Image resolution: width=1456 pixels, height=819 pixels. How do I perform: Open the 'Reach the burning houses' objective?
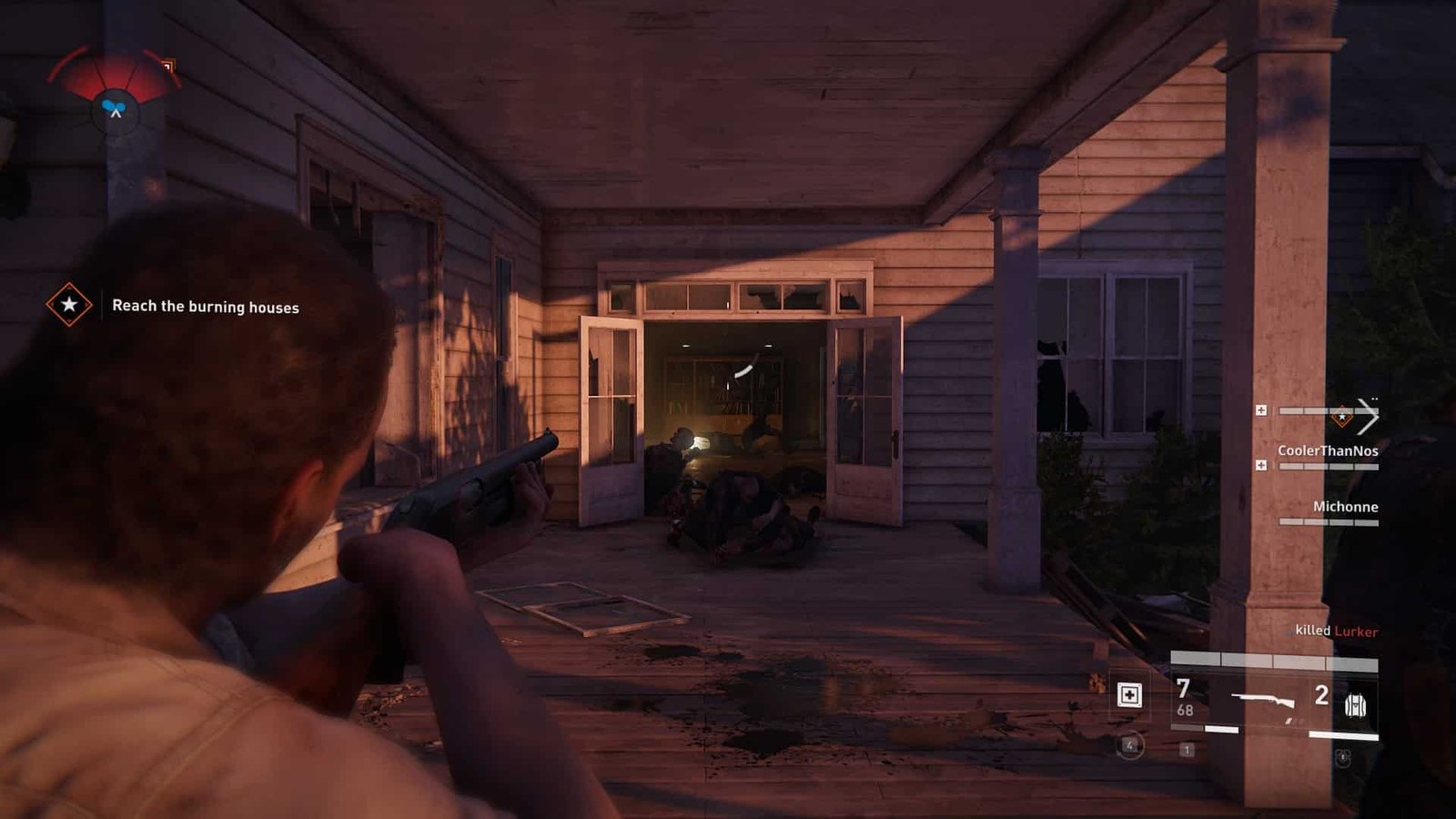pyautogui.click(x=206, y=307)
